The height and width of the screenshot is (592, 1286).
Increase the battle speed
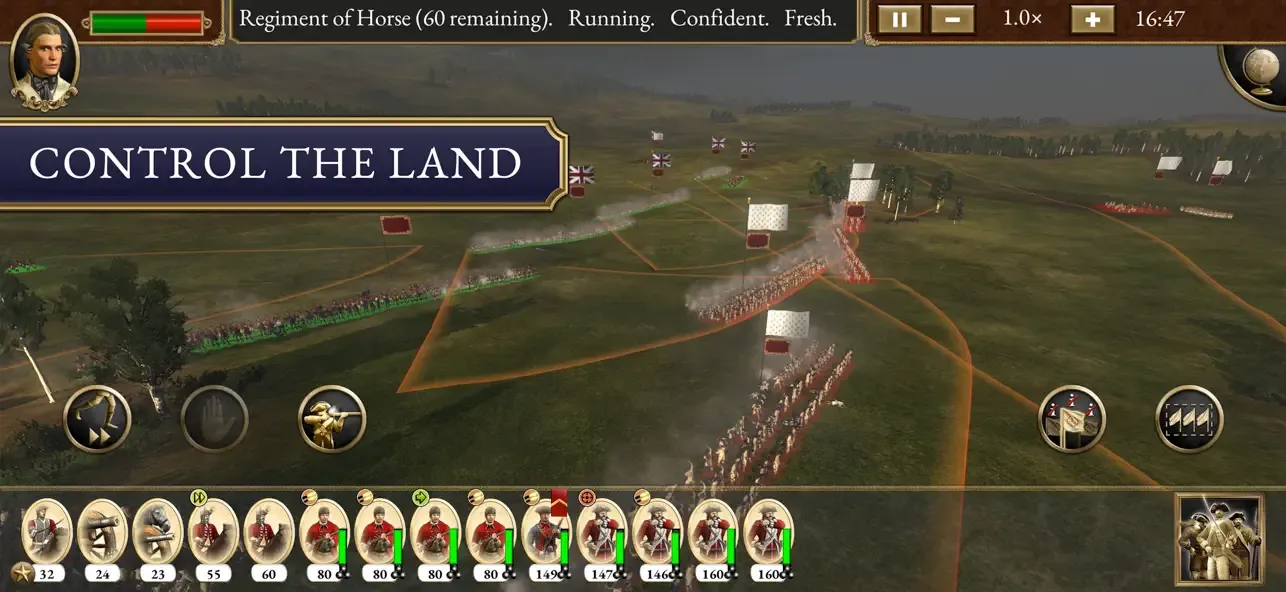coord(1092,20)
